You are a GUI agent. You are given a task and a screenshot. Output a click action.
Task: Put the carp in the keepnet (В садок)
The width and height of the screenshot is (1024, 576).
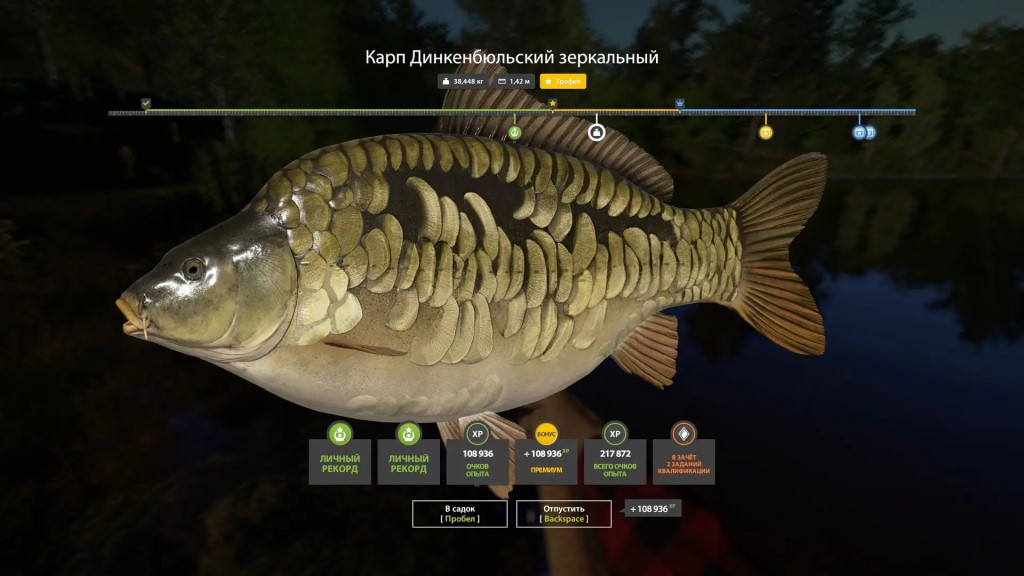[460, 514]
